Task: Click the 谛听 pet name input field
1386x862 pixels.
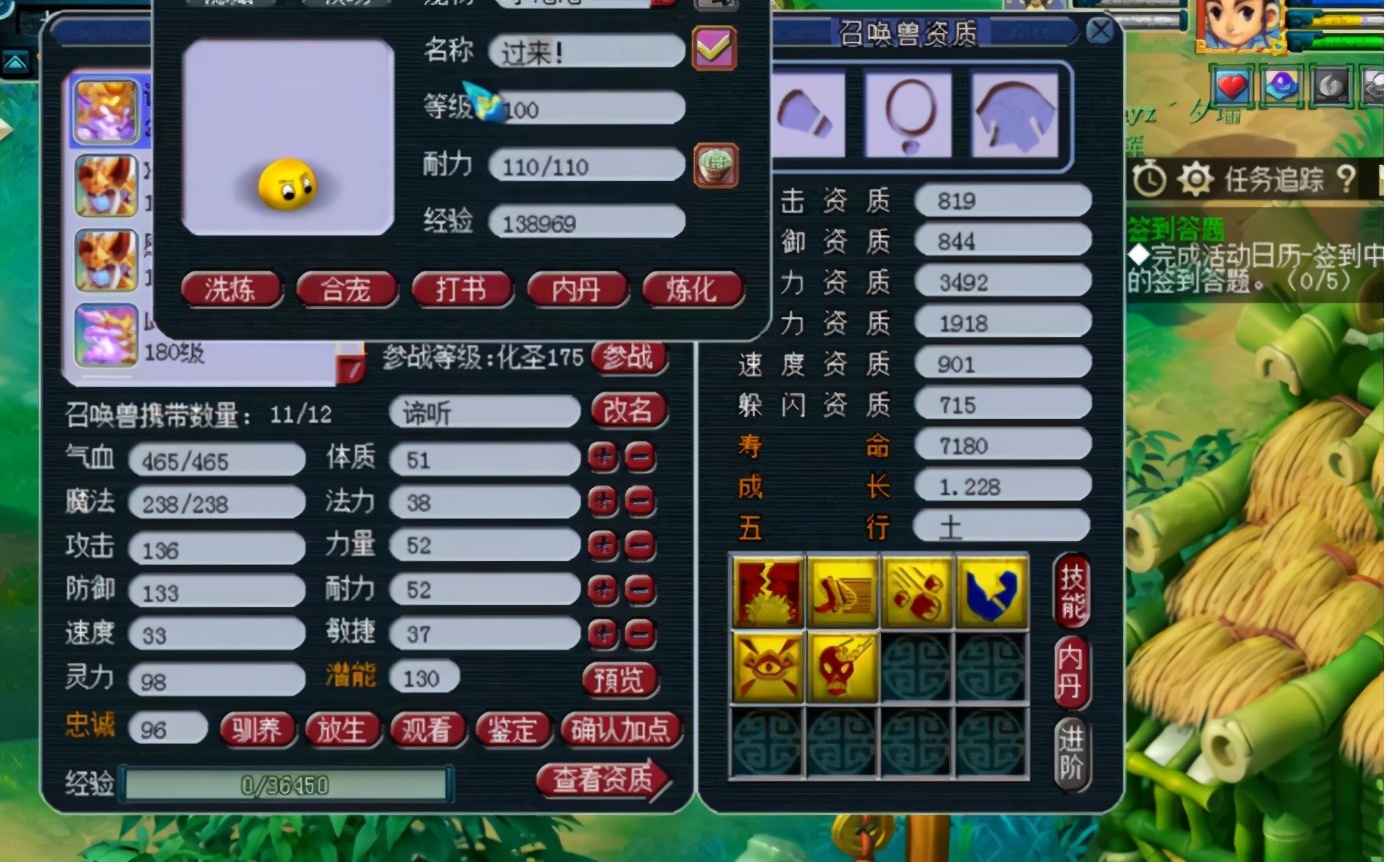Action: [483, 412]
